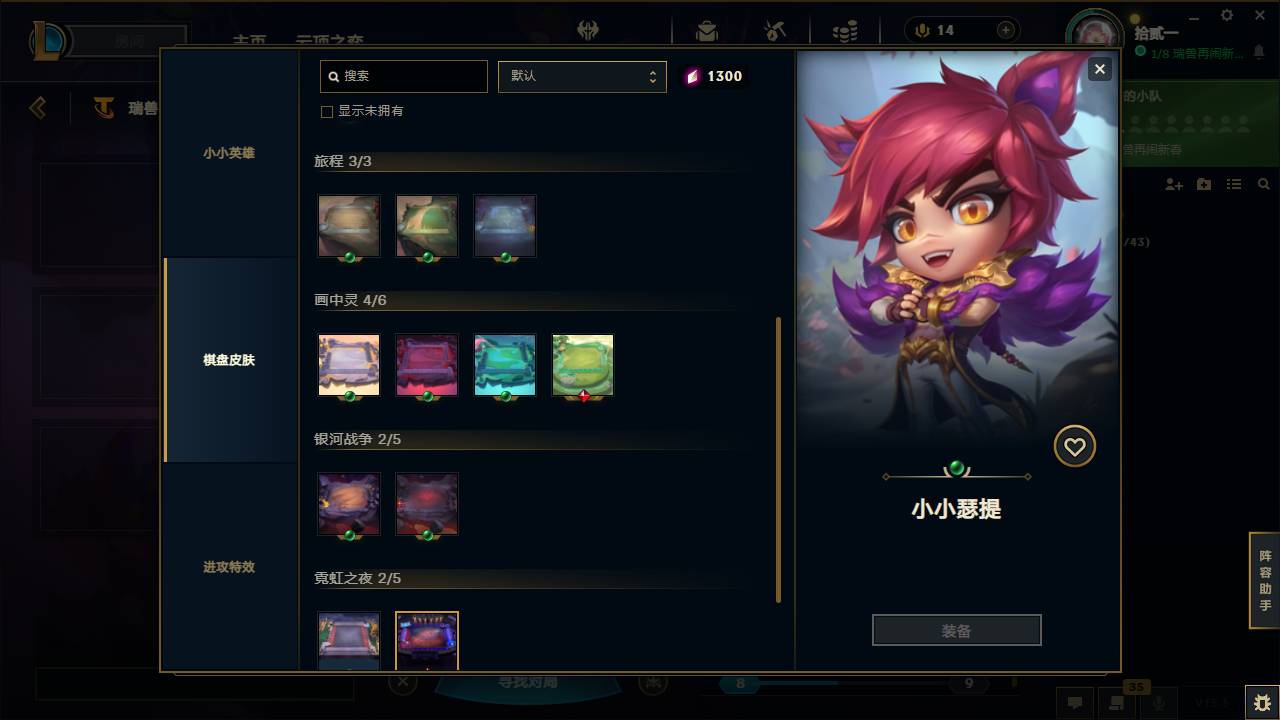Viewport: 1280px width, 720px height.
Task: Click the pickaxe crafting icon in top bar
Action: 775,30
